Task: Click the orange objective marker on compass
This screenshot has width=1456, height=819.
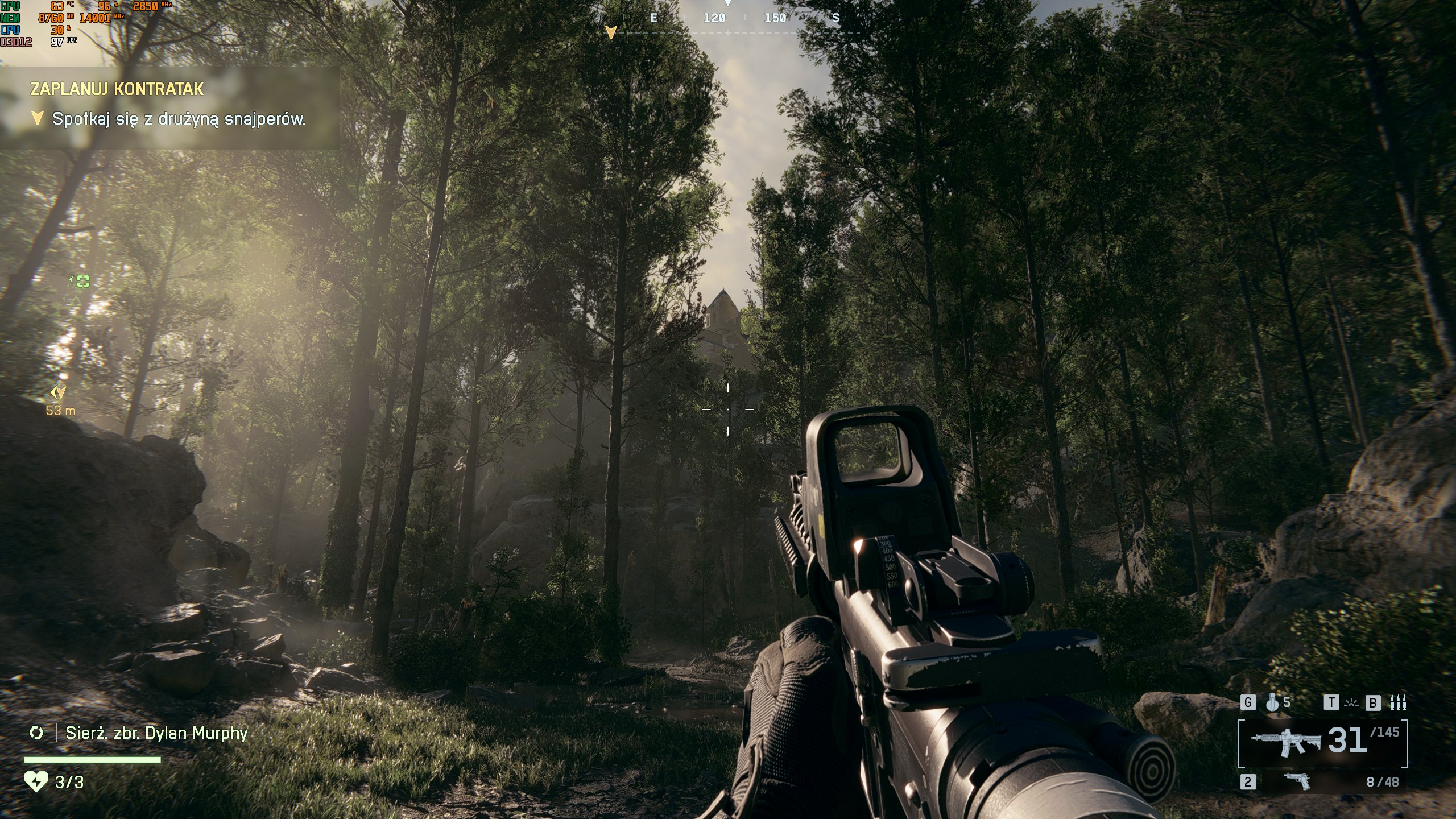Action: pyautogui.click(x=611, y=32)
